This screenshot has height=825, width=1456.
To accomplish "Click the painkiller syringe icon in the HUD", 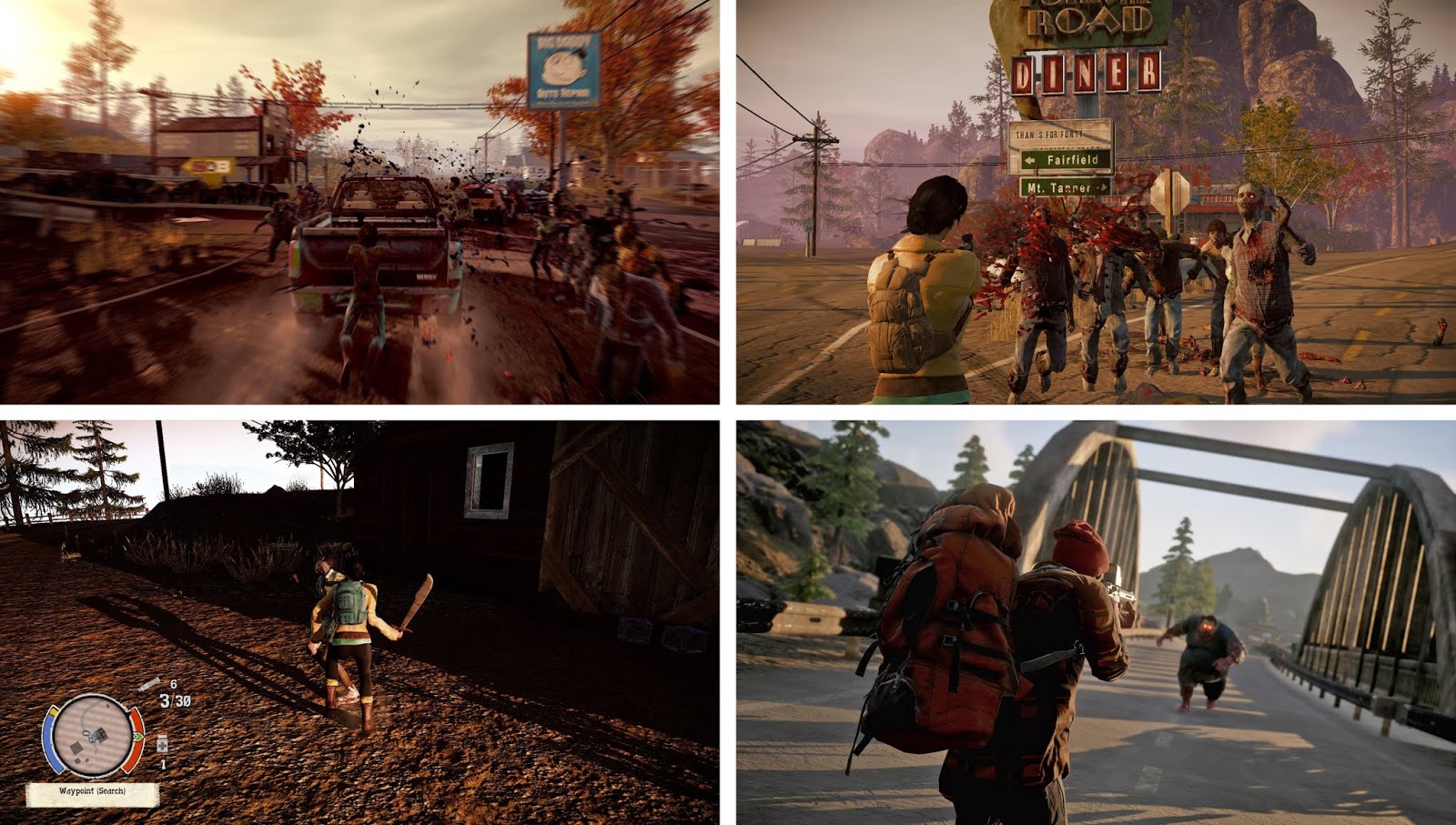I will [x=150, y=684].
